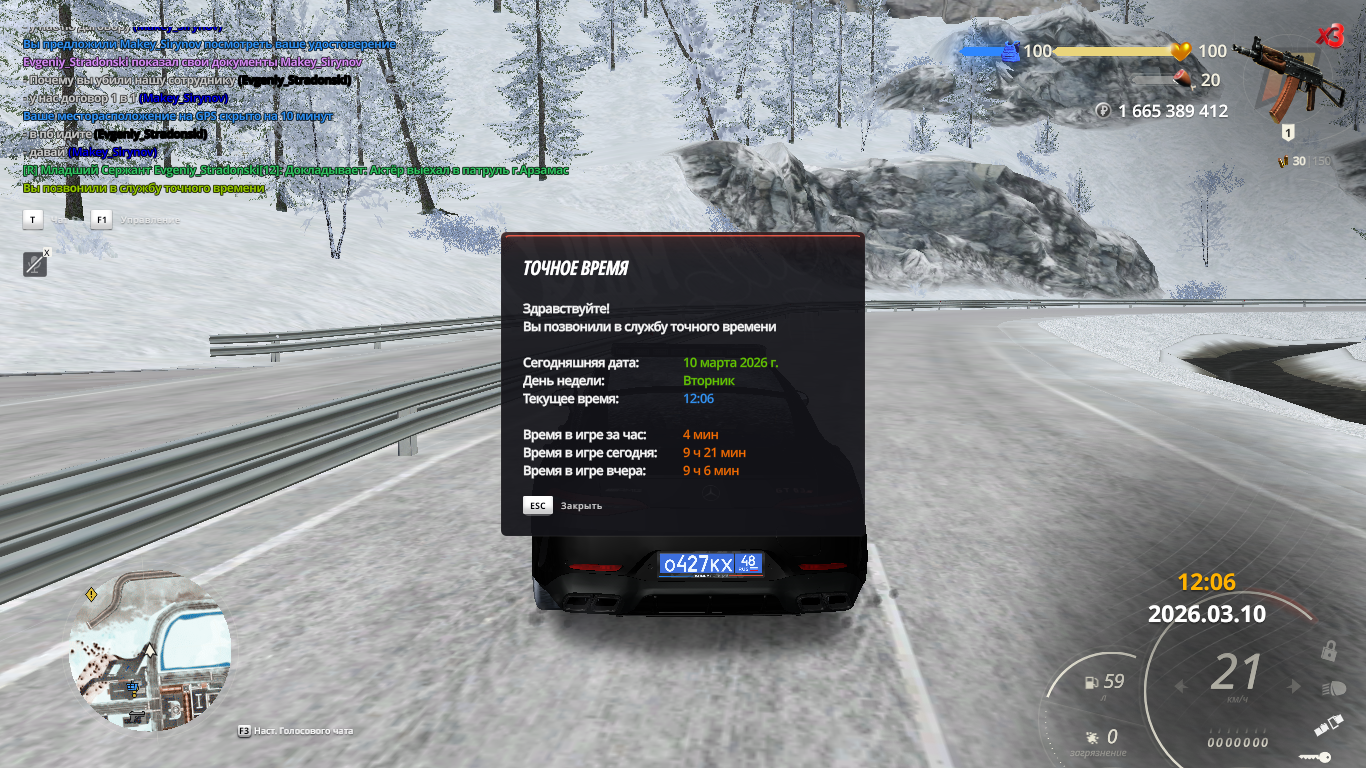Toggle the muted microphone icon

(35, 264)
